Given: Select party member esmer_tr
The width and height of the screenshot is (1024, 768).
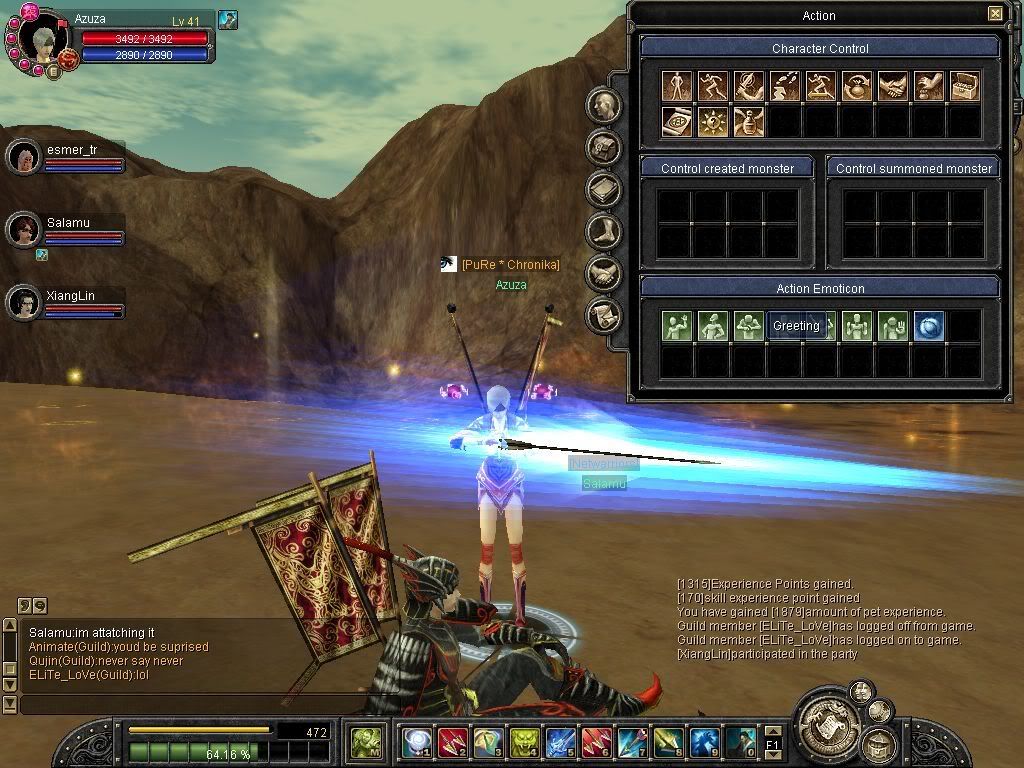Looking at the screenshot, I should click(x=24, y=157).
